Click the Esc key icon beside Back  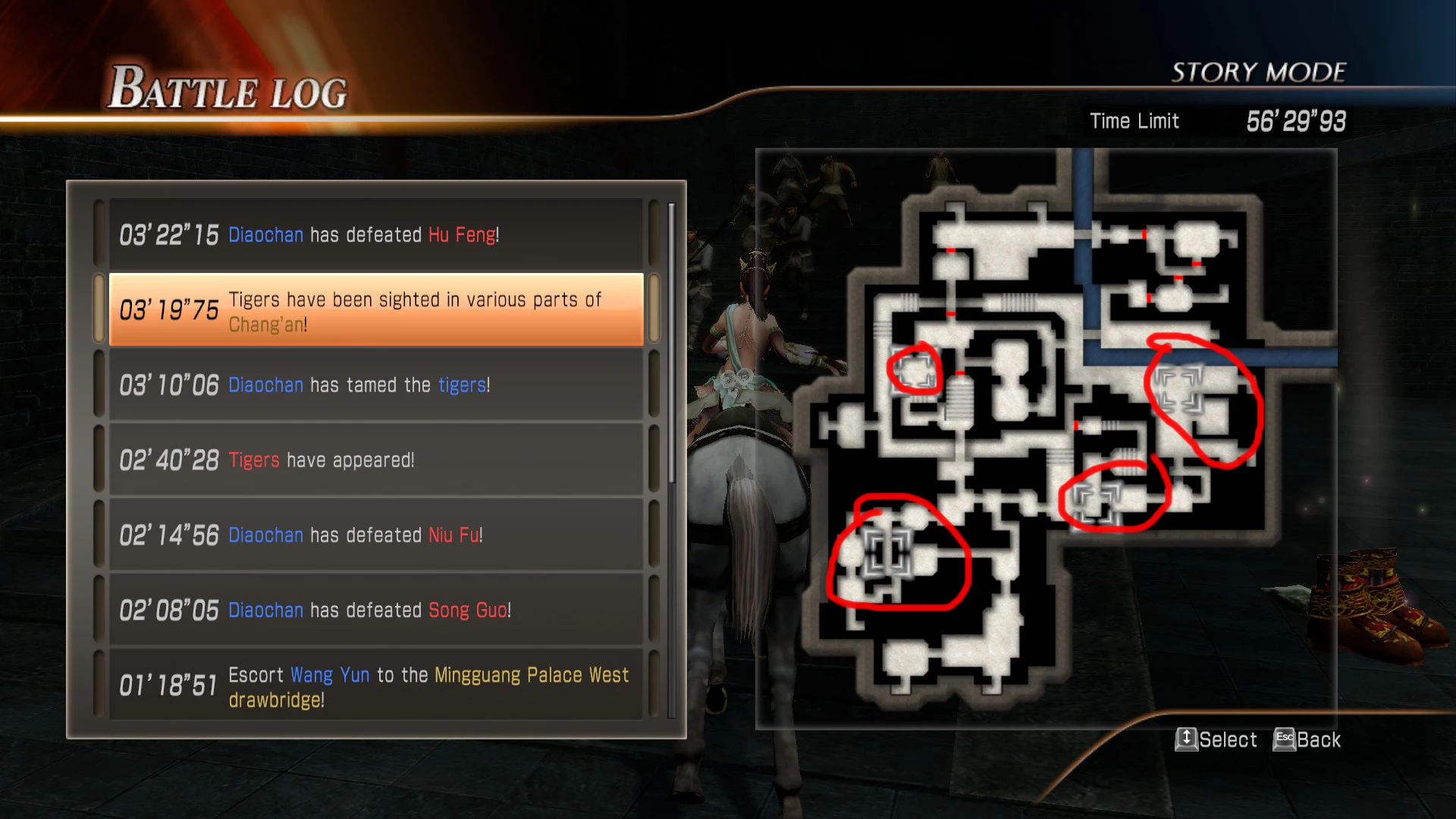1283,741
